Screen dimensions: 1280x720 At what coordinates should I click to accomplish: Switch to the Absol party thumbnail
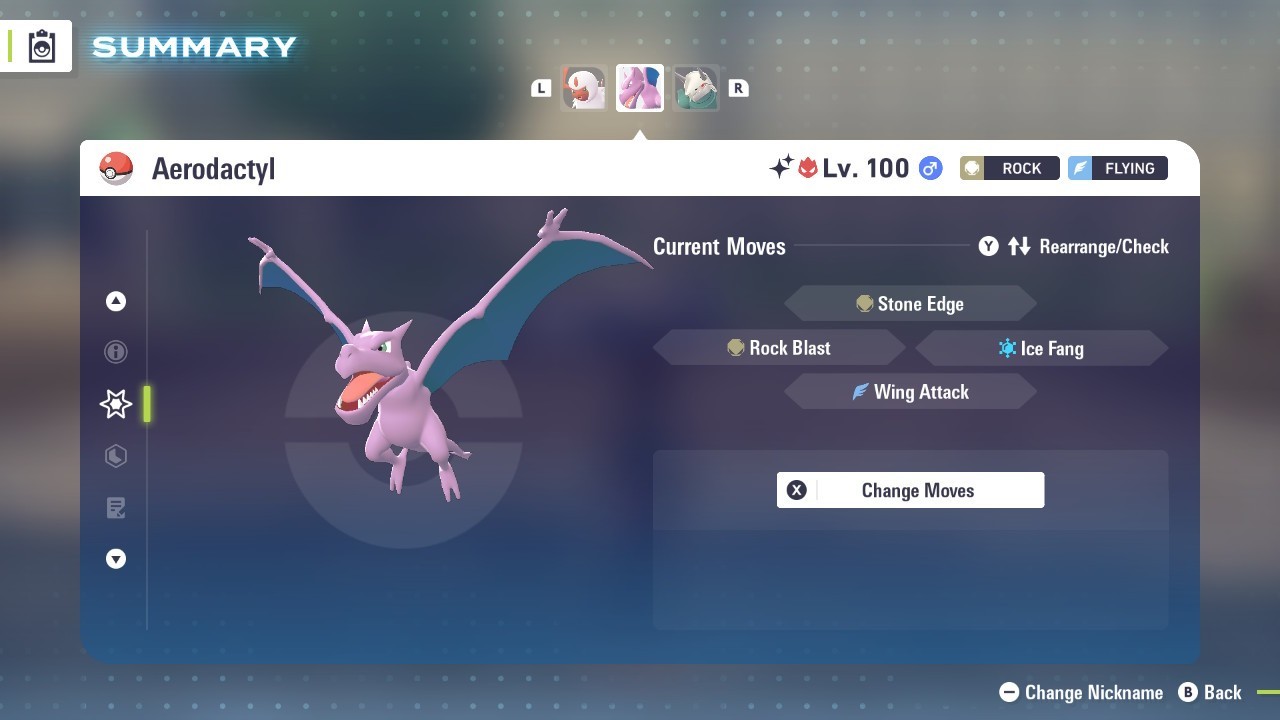(x=584, y=88)
